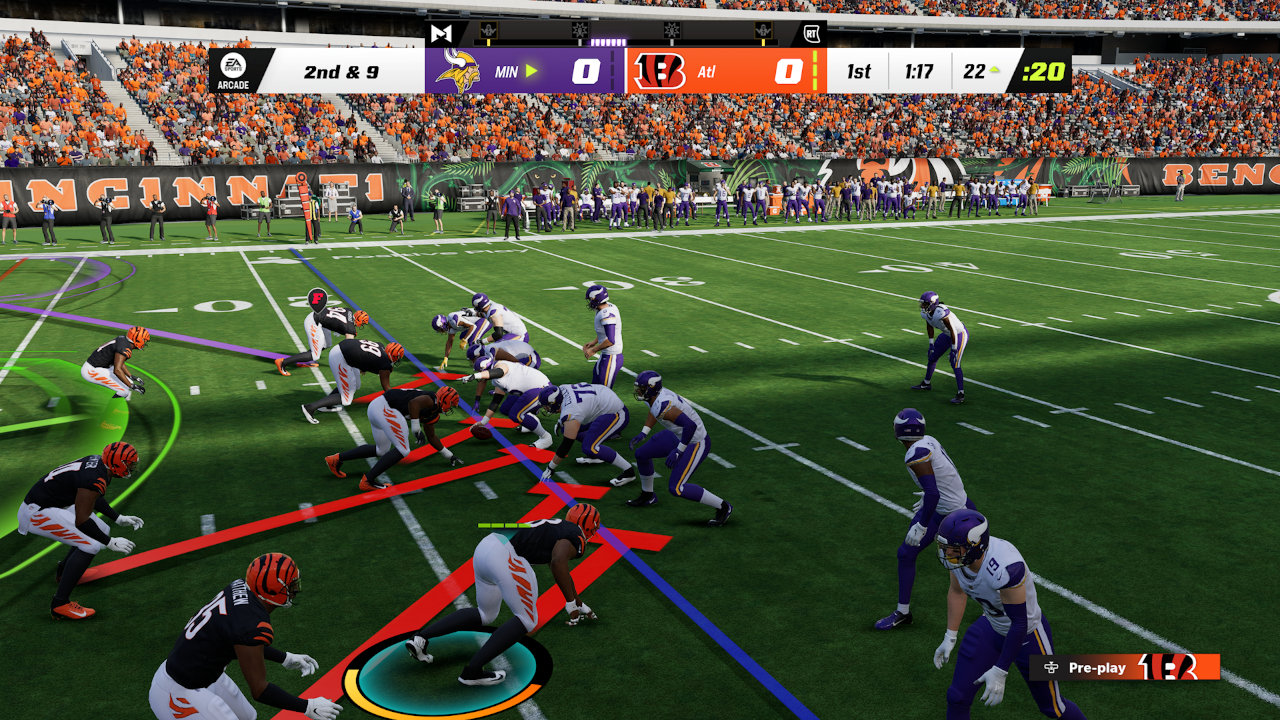Click the EA Sports Arcade emblem
The height and width of the screenshot is (720, 1280).
232,72
